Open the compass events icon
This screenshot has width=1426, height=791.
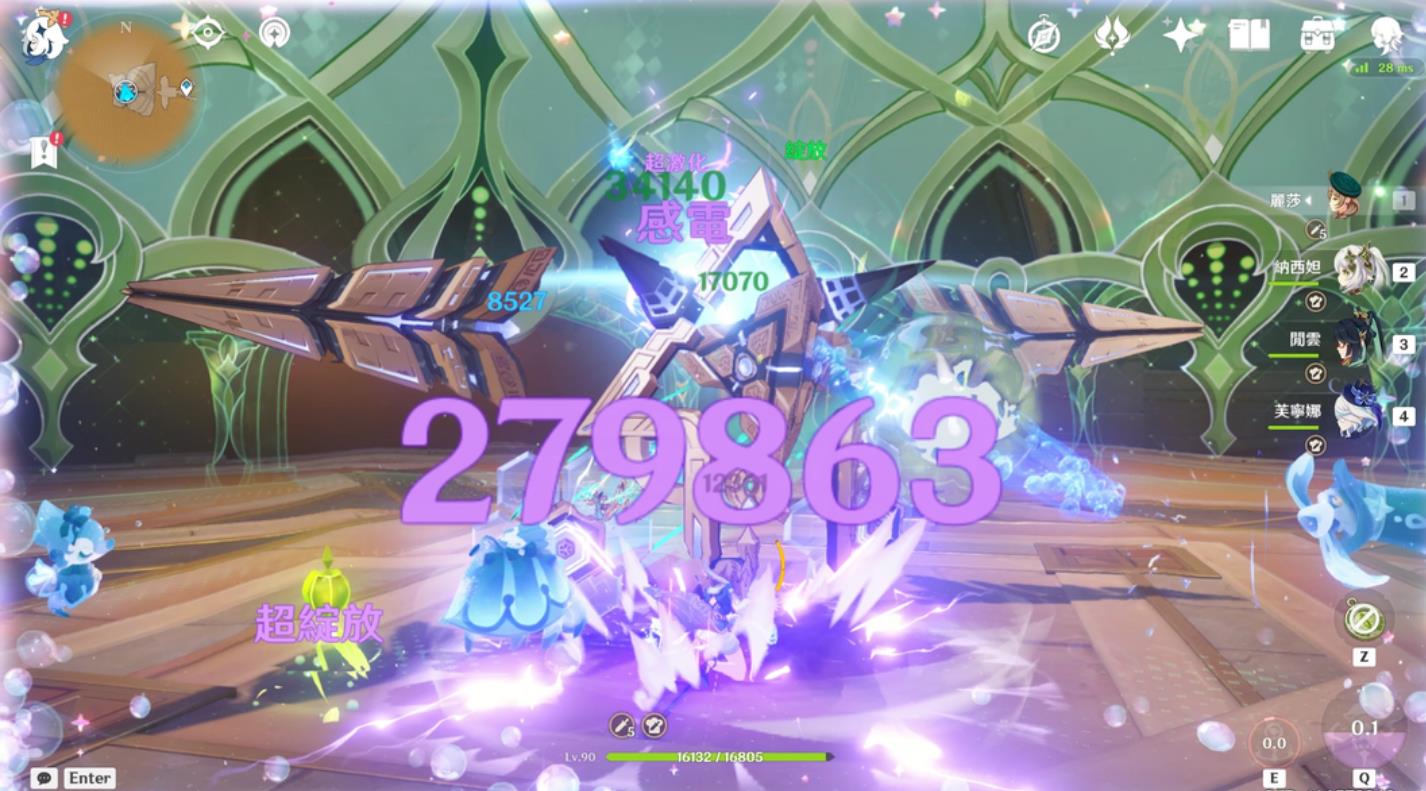(1044, 36)
